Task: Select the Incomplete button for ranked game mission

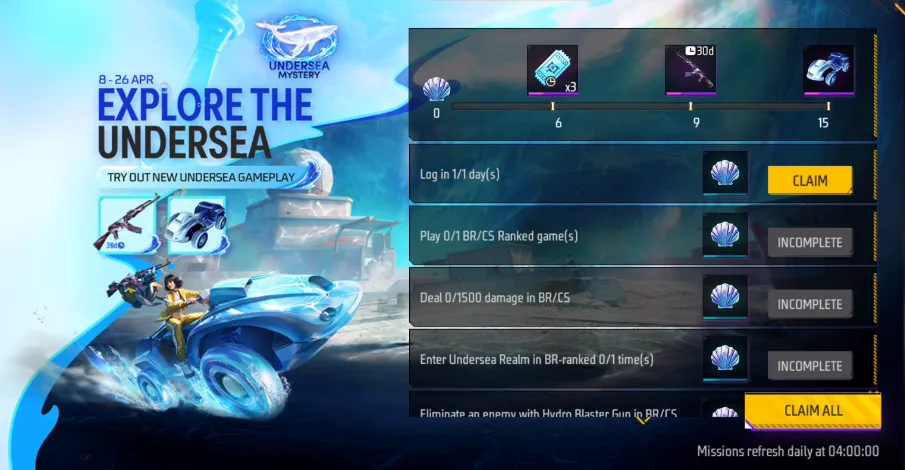Action: (x=809, y=242)
